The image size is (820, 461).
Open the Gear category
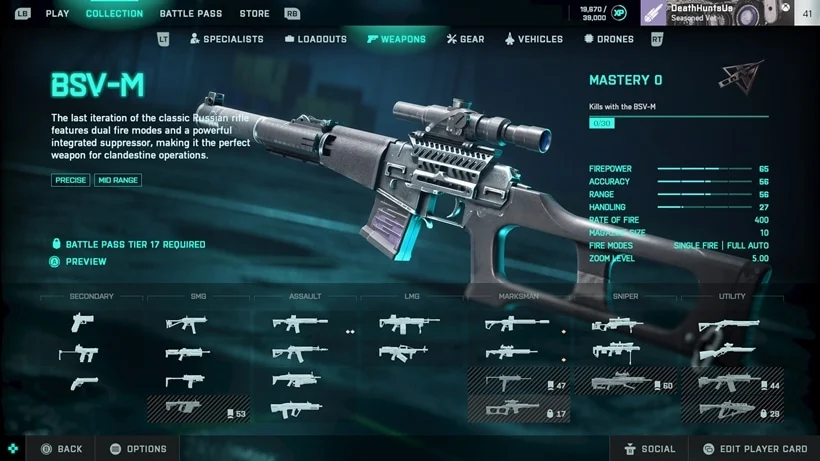pyautogui.click(x=465, y=39)
